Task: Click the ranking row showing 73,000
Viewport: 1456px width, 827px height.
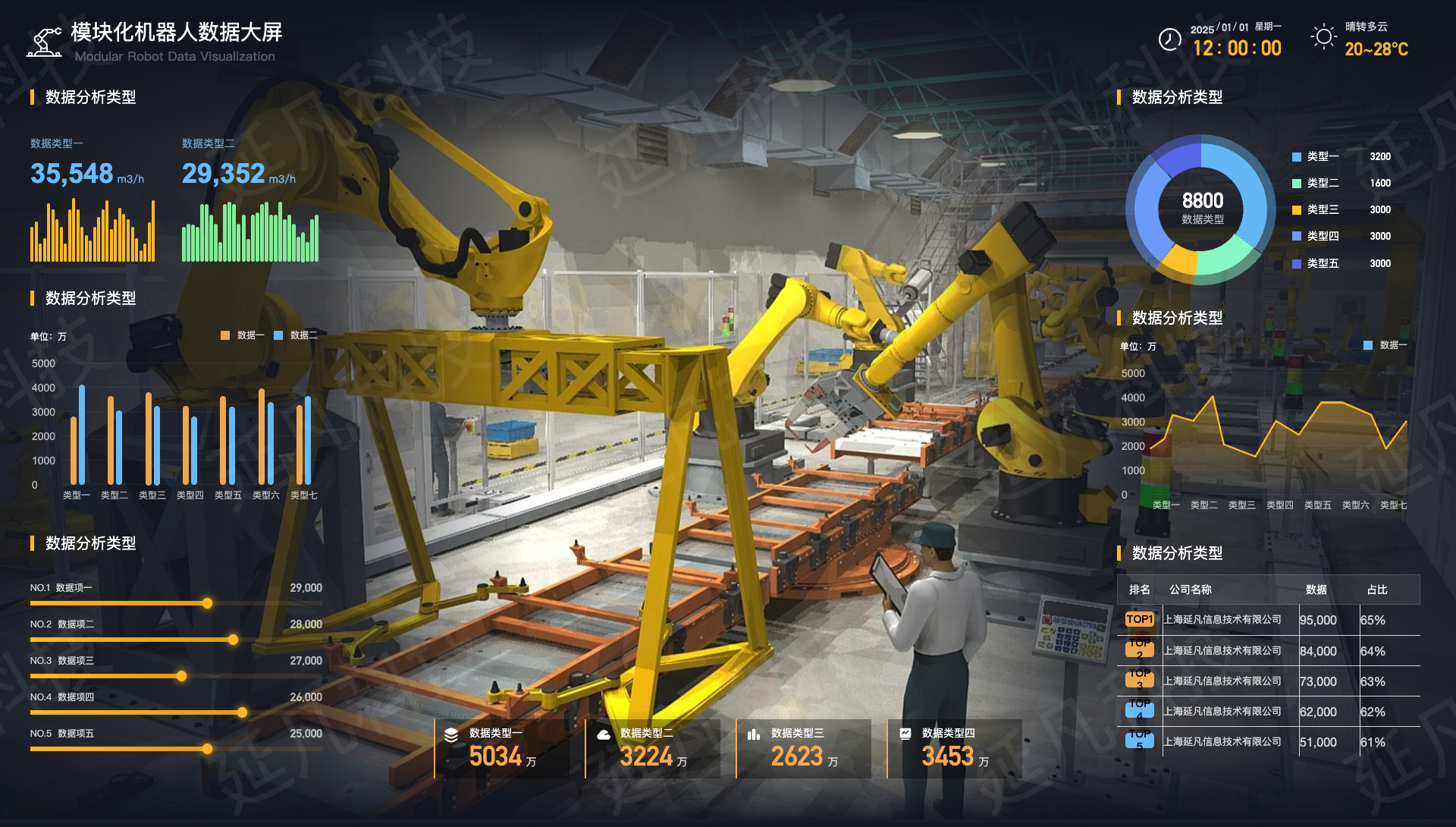Action: (1268, 681)
